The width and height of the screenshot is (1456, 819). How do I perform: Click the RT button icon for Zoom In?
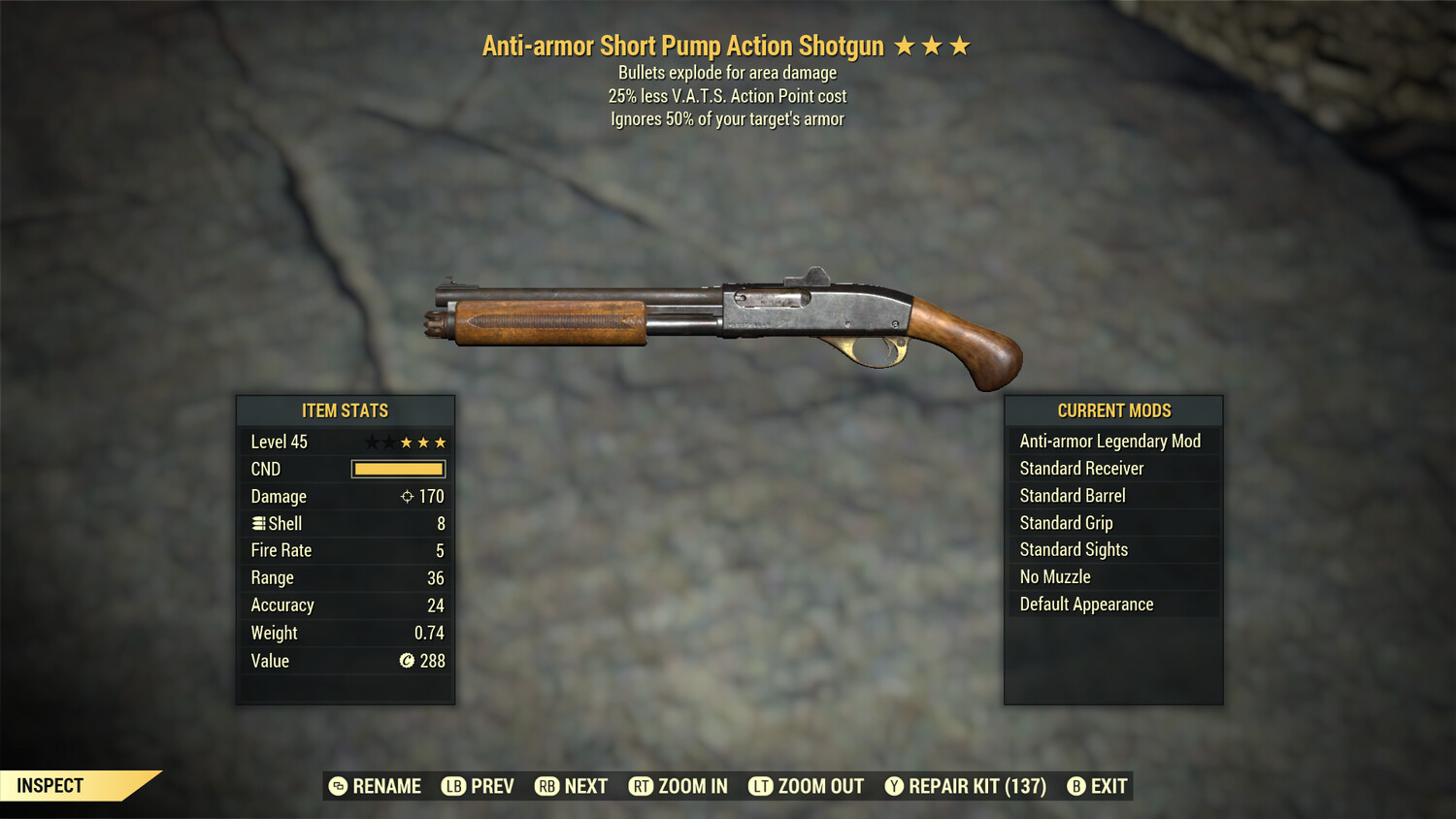point(642,786)
